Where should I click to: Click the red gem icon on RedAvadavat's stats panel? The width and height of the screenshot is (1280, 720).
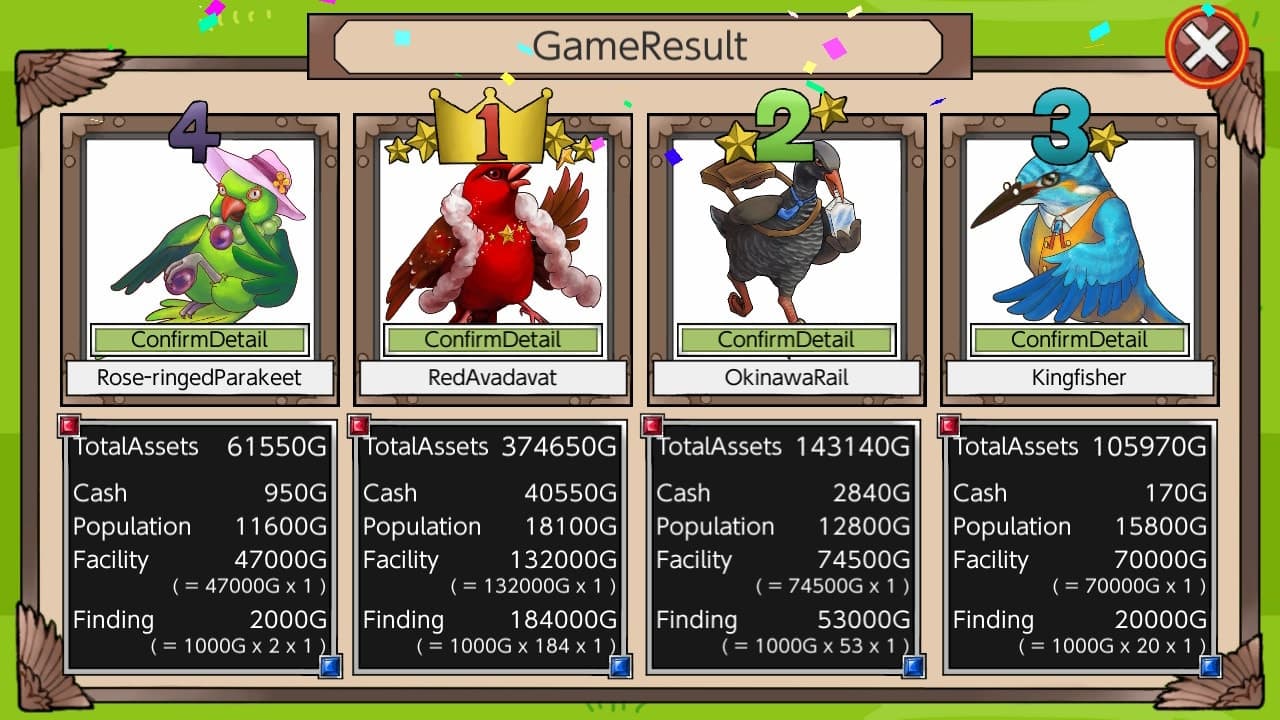tap(359, 425)
